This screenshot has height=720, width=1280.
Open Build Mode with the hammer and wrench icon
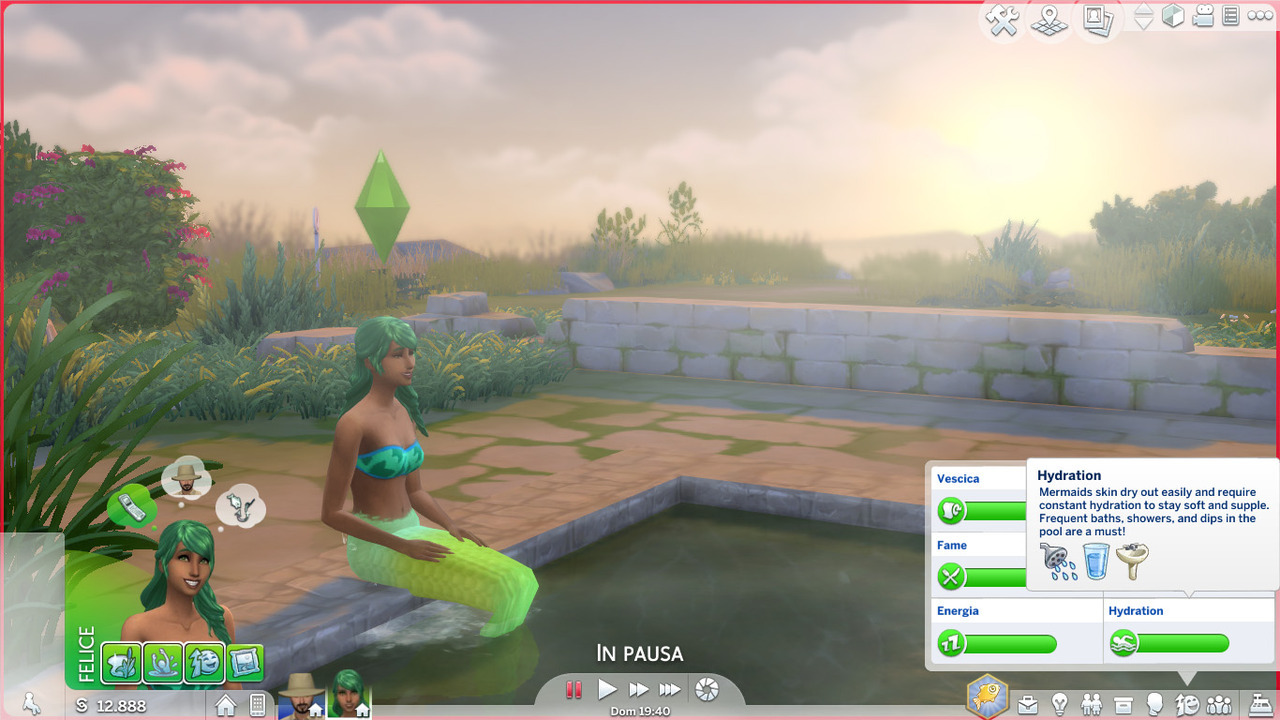[x=1002, y=20]
